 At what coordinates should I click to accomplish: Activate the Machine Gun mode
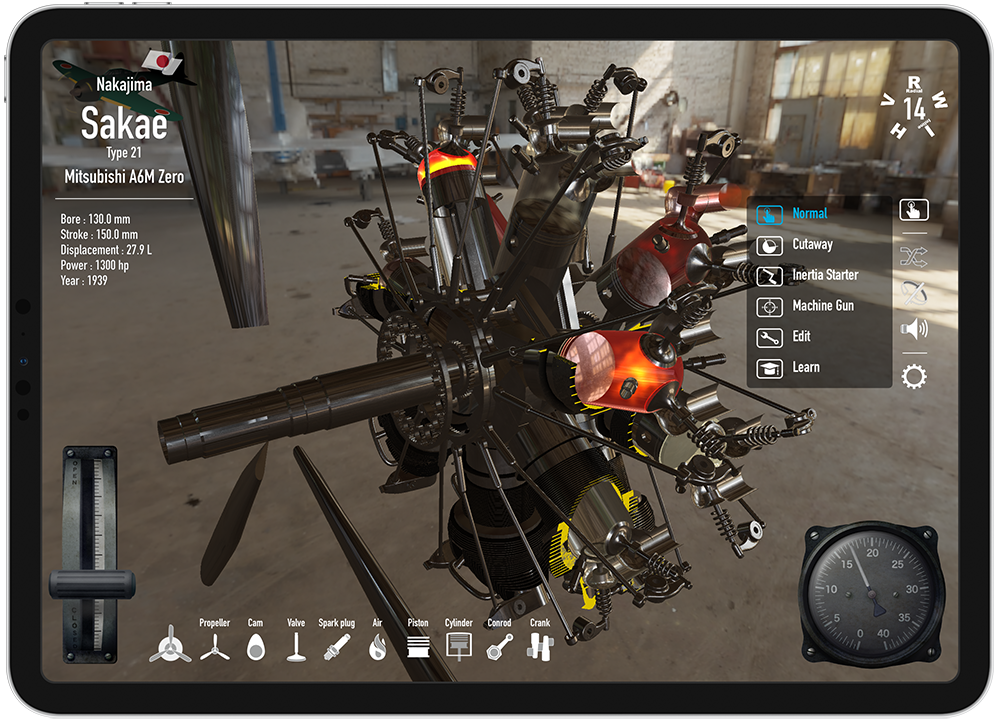(x=822, y=306)
